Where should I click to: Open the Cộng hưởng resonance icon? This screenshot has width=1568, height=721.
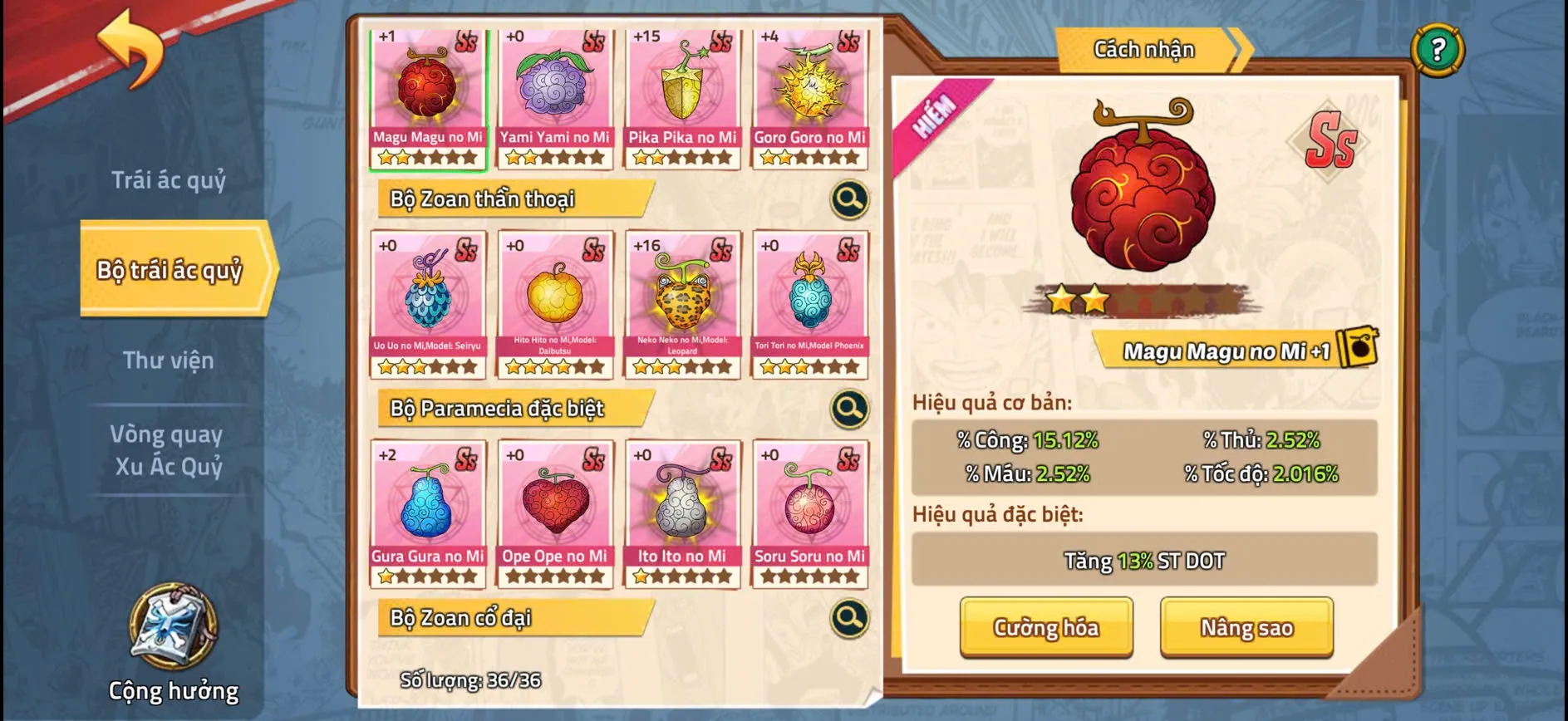pyautogui.click(x=173, y=628)
